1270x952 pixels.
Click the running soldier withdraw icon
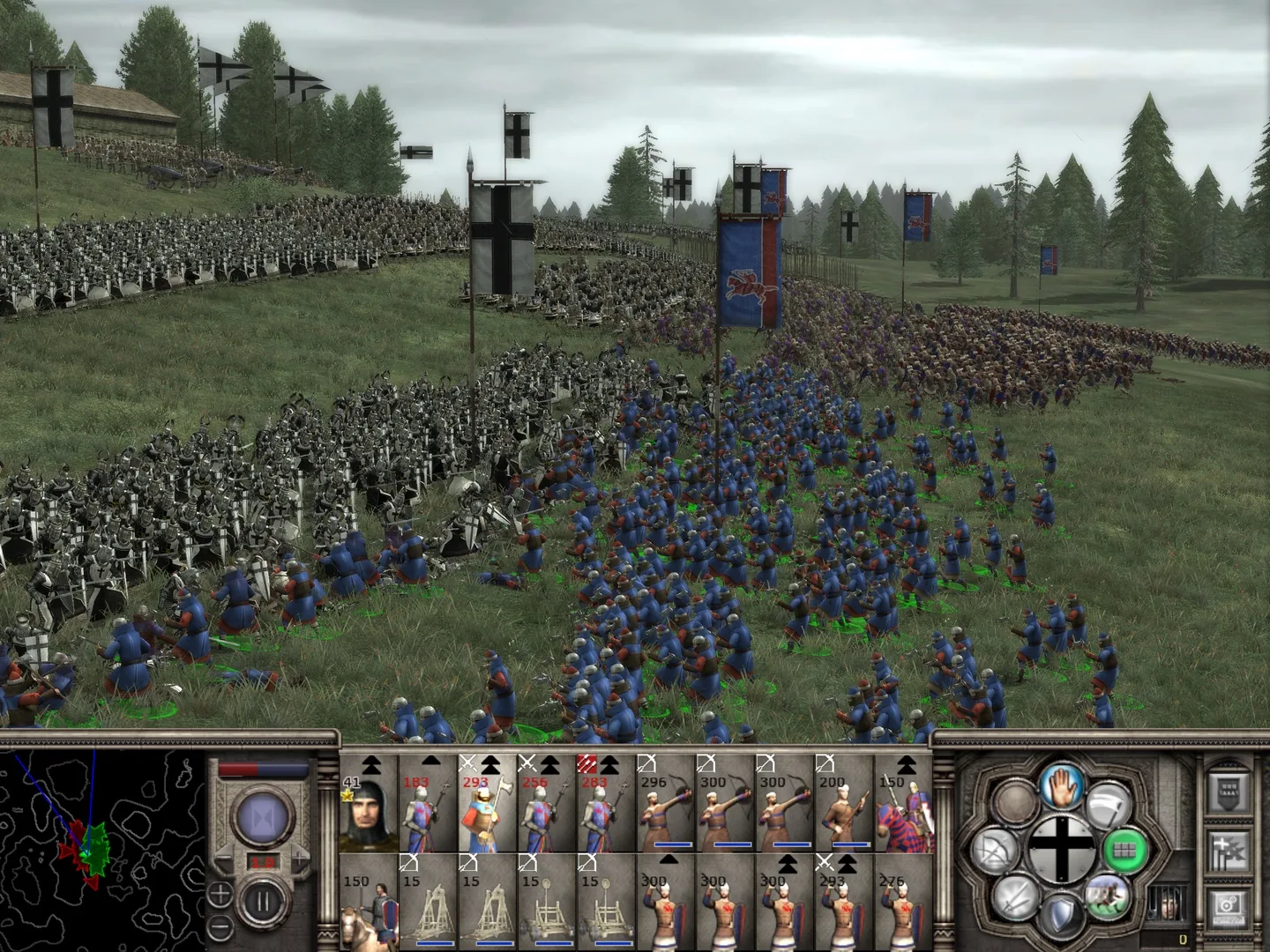point(1107,897)
